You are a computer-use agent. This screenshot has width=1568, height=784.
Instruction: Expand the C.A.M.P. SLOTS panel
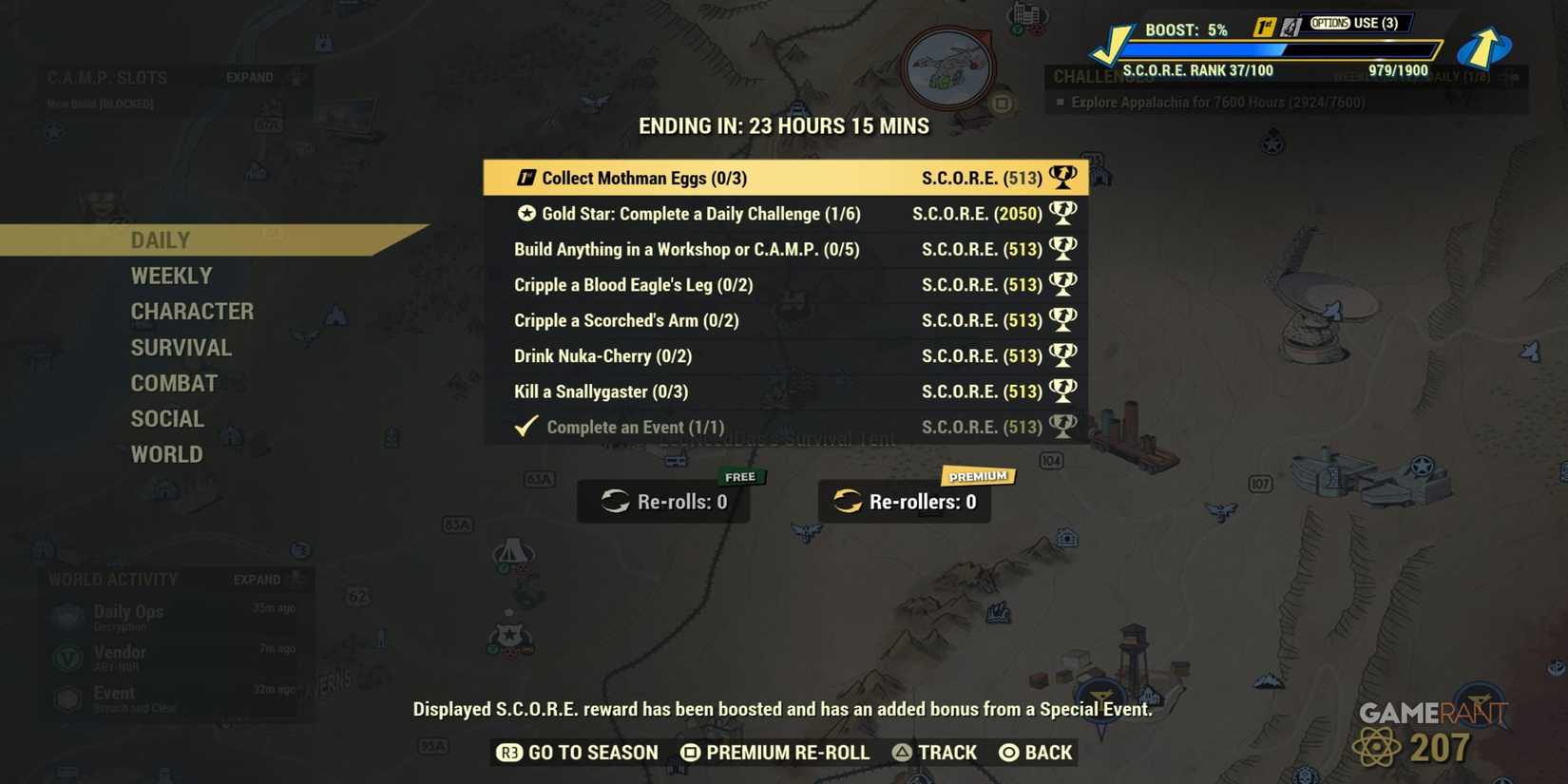pyautogui.click(x=249, y=77)
